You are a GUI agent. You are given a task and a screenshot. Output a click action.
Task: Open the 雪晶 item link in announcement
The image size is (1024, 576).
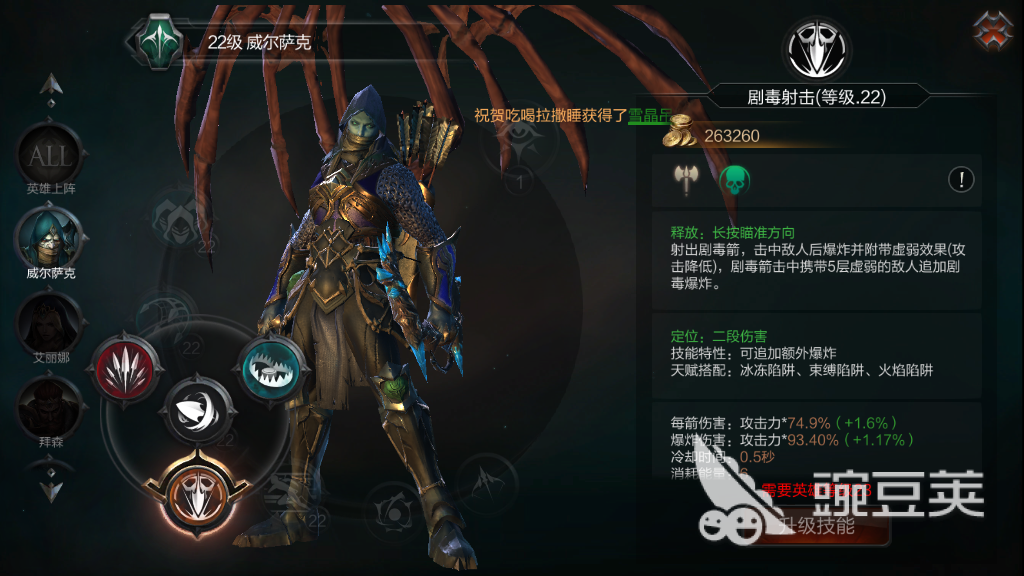coord(645,115)
